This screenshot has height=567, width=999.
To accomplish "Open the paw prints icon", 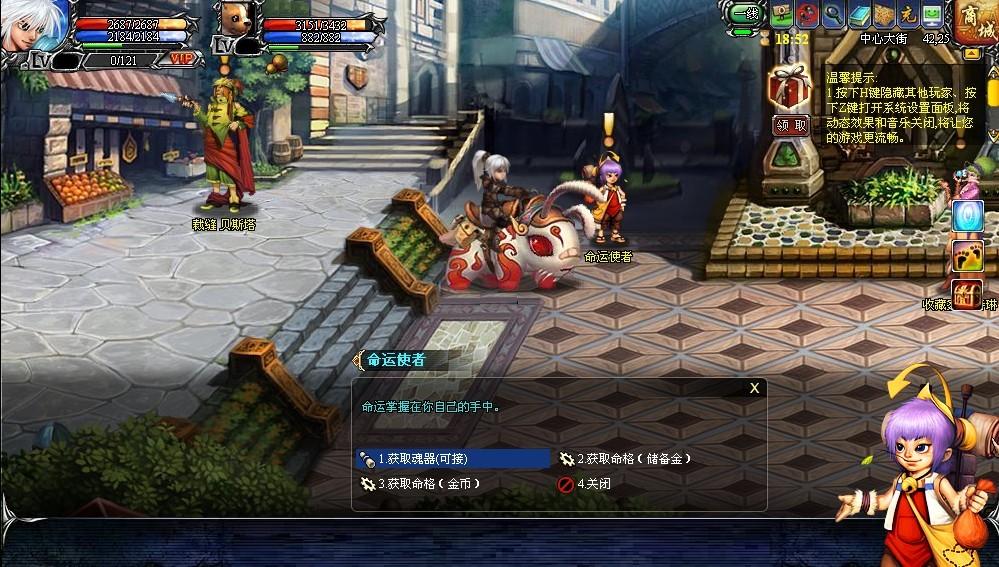I will pyautogui.click(x=966, y=256).
